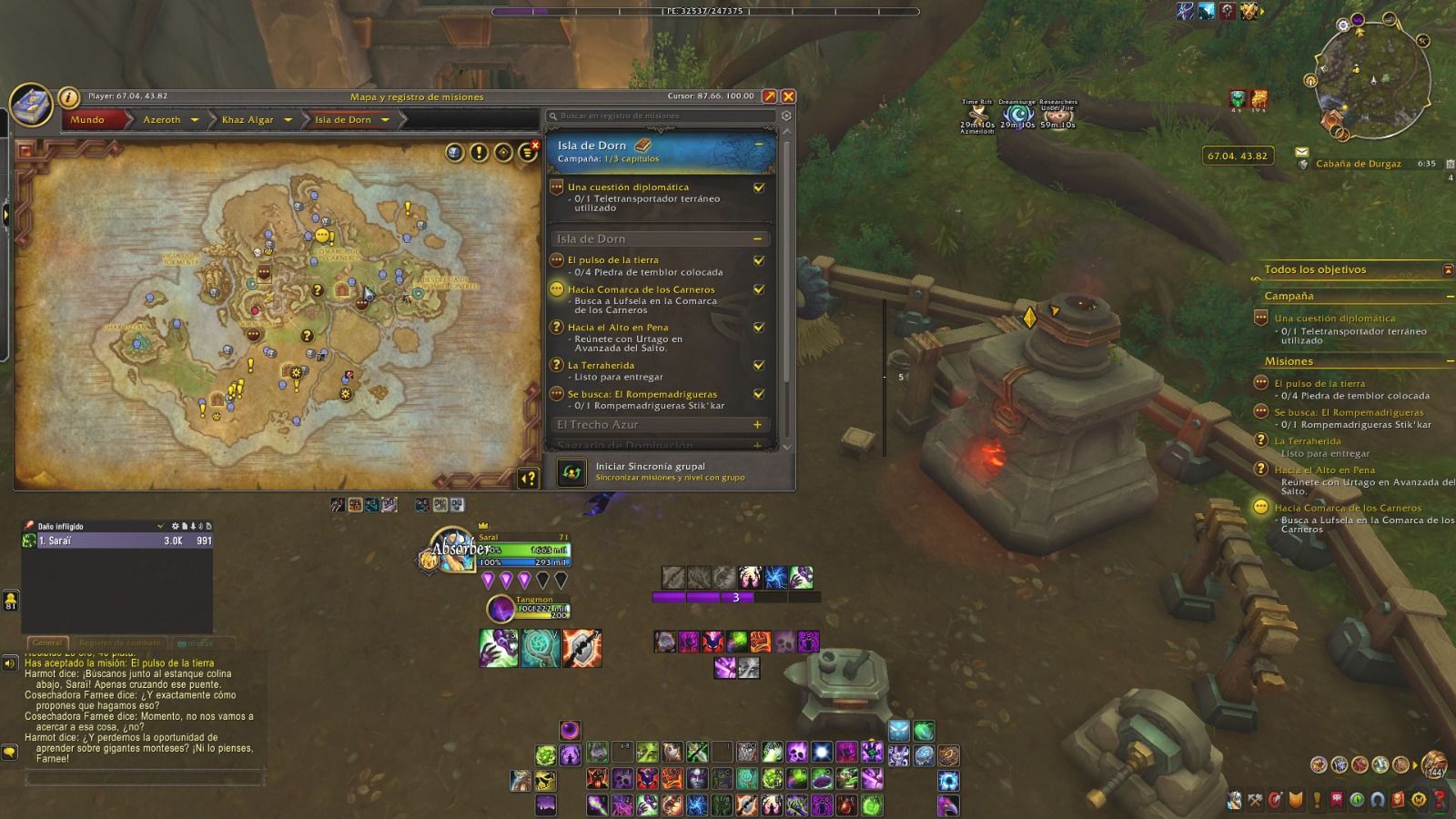Maximize the map window with the arrow button
The width and height of the screenshot is (1456, 819).
pos(770,96)
